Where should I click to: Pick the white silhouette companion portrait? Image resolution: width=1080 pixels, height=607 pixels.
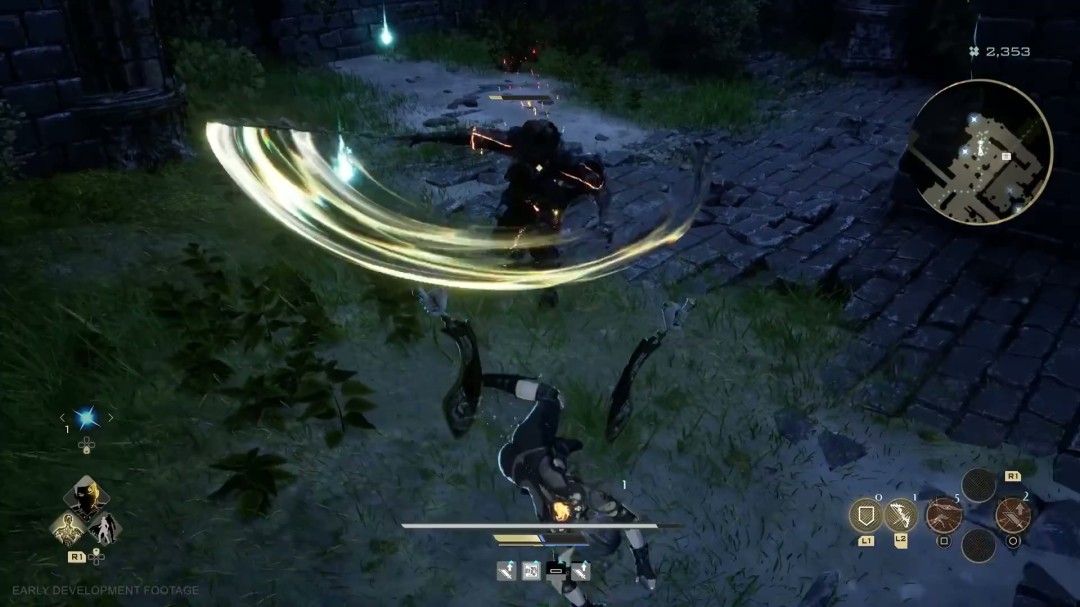[104, 527]
